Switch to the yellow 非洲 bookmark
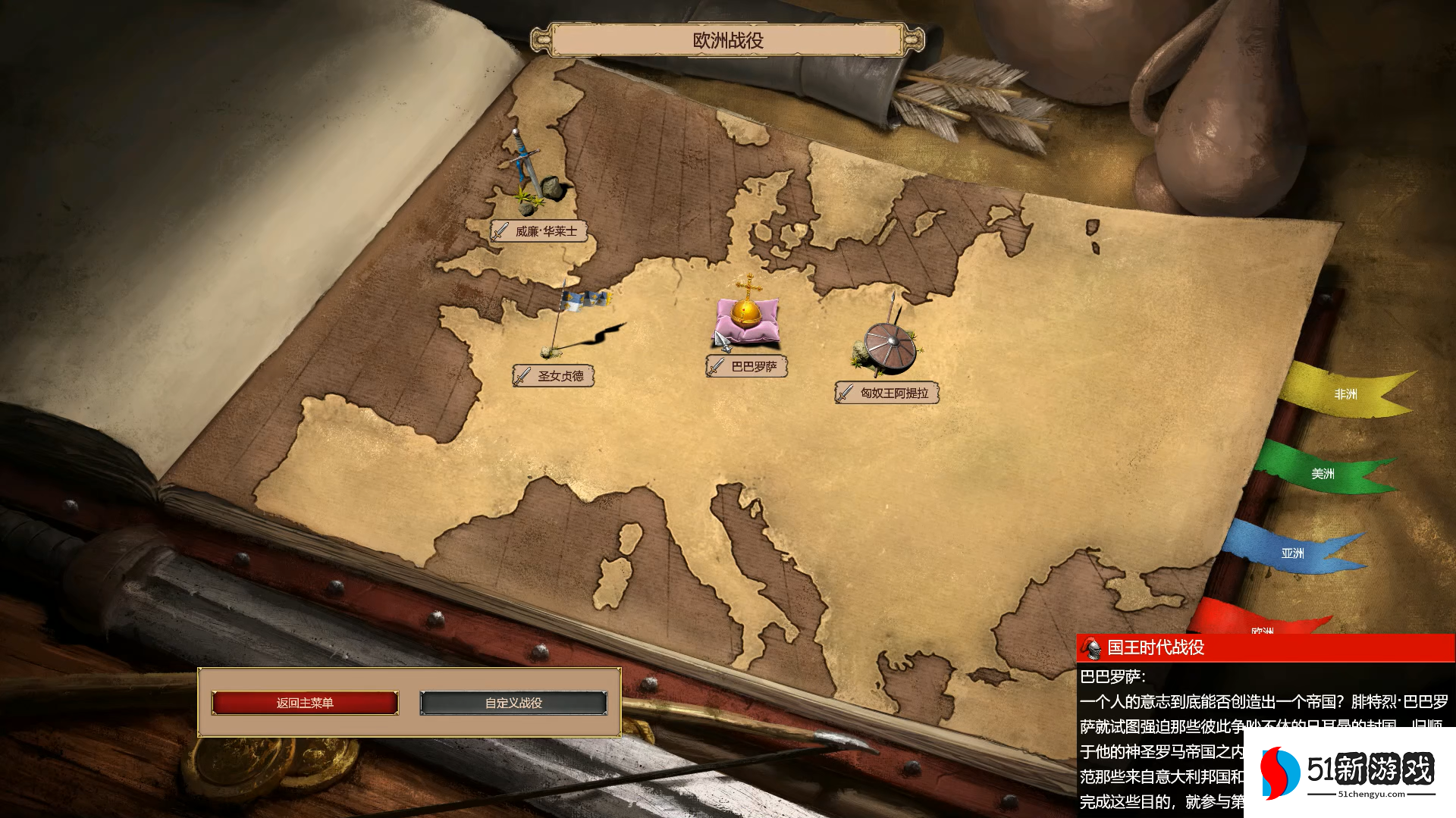 tap(1345, 394)
